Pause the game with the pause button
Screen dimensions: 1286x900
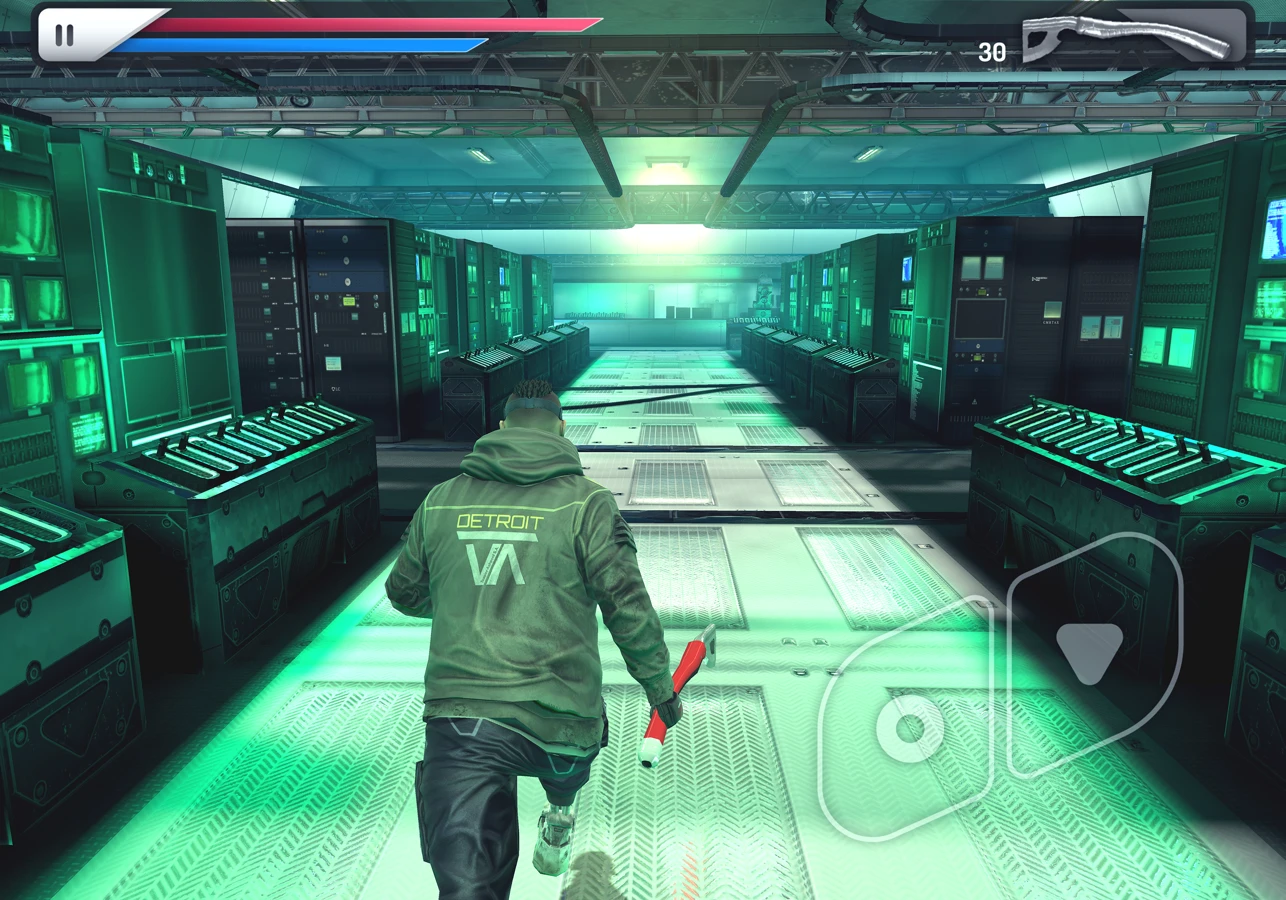tap(64, 36)
